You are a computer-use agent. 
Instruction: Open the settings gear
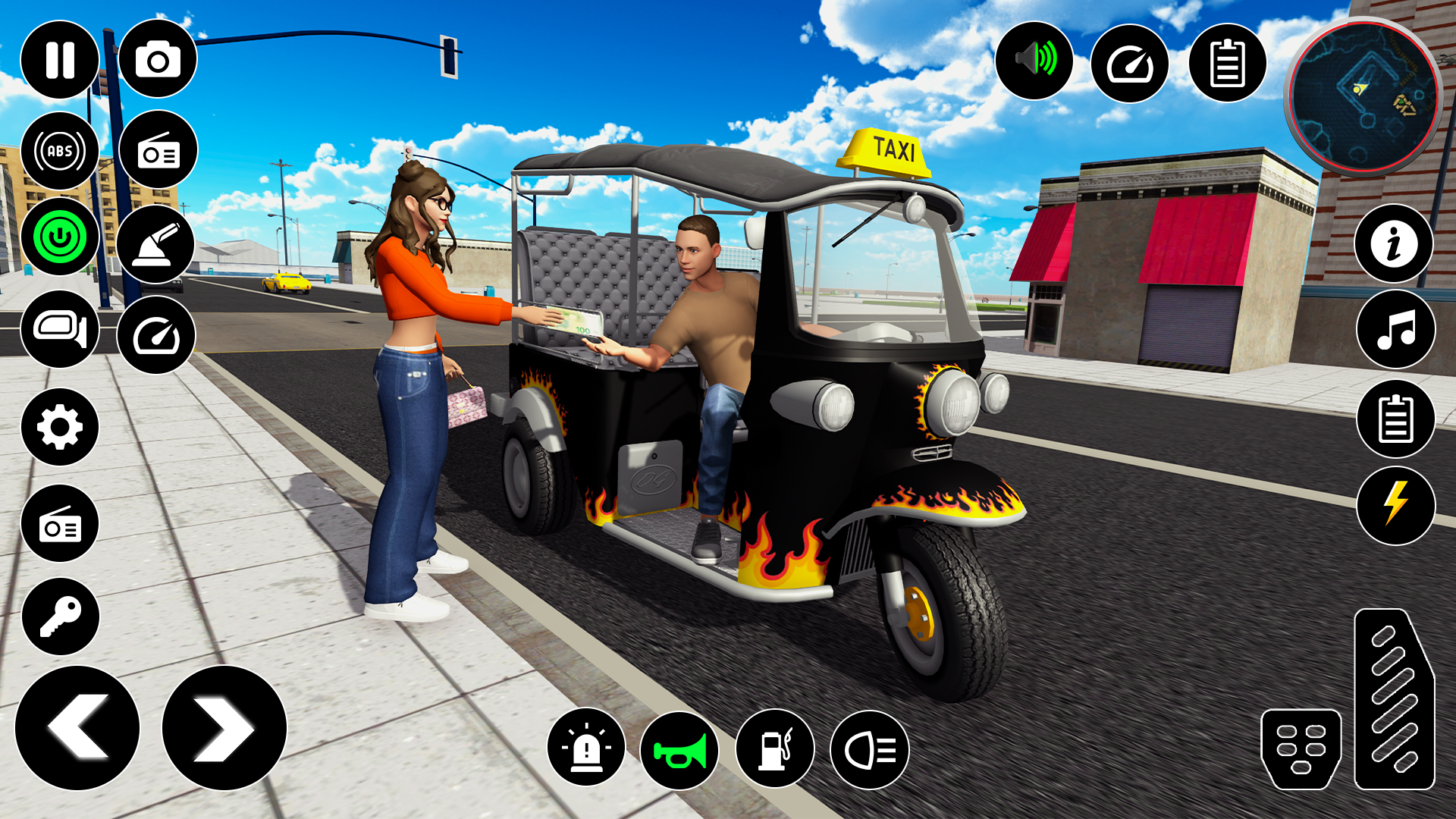(60, 427)
